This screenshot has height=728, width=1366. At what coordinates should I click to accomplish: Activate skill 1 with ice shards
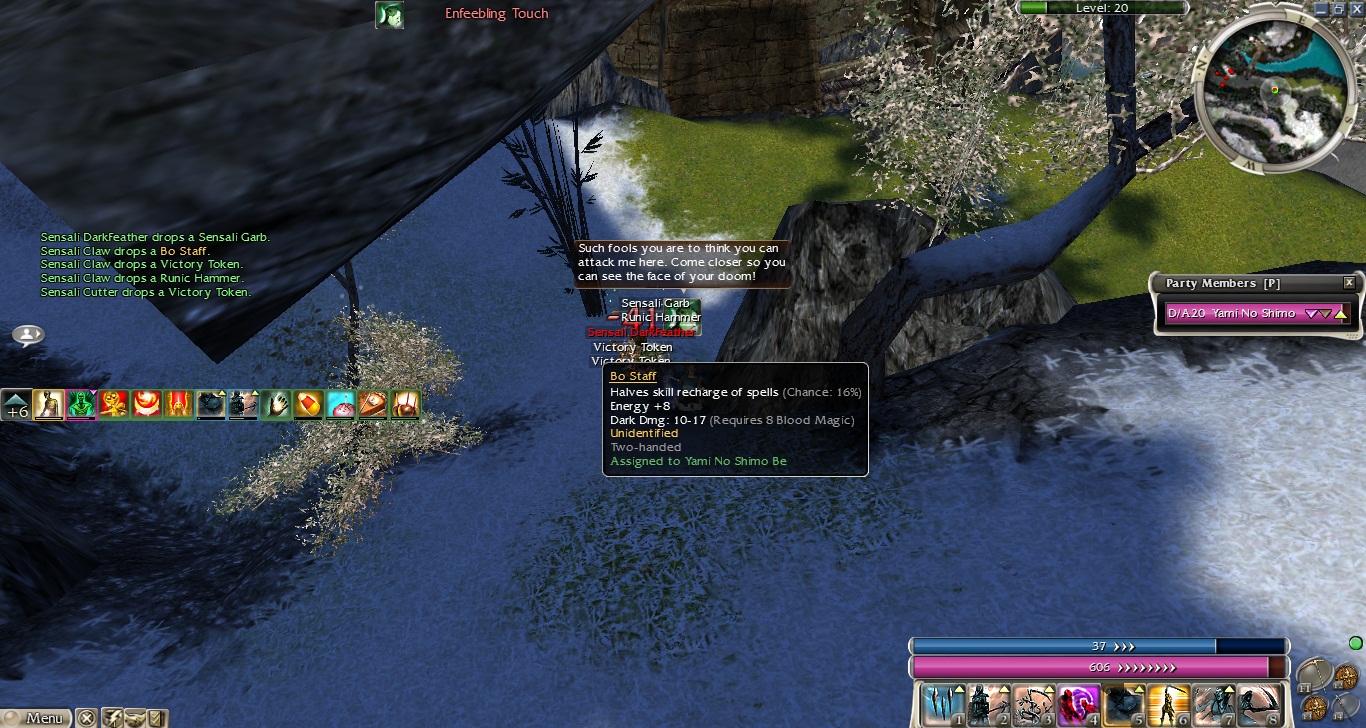[941, 705]
